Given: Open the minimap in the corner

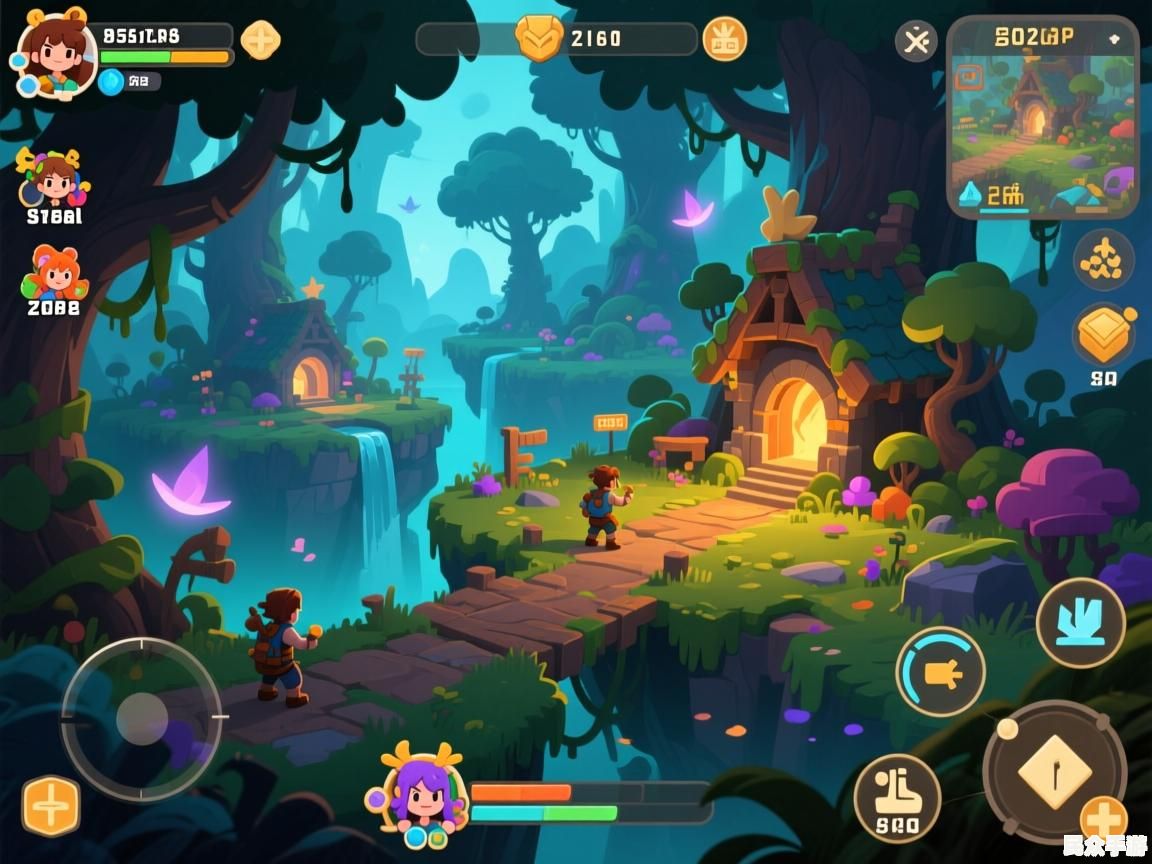Looking at the screenshot, I should pos(1042,115).
